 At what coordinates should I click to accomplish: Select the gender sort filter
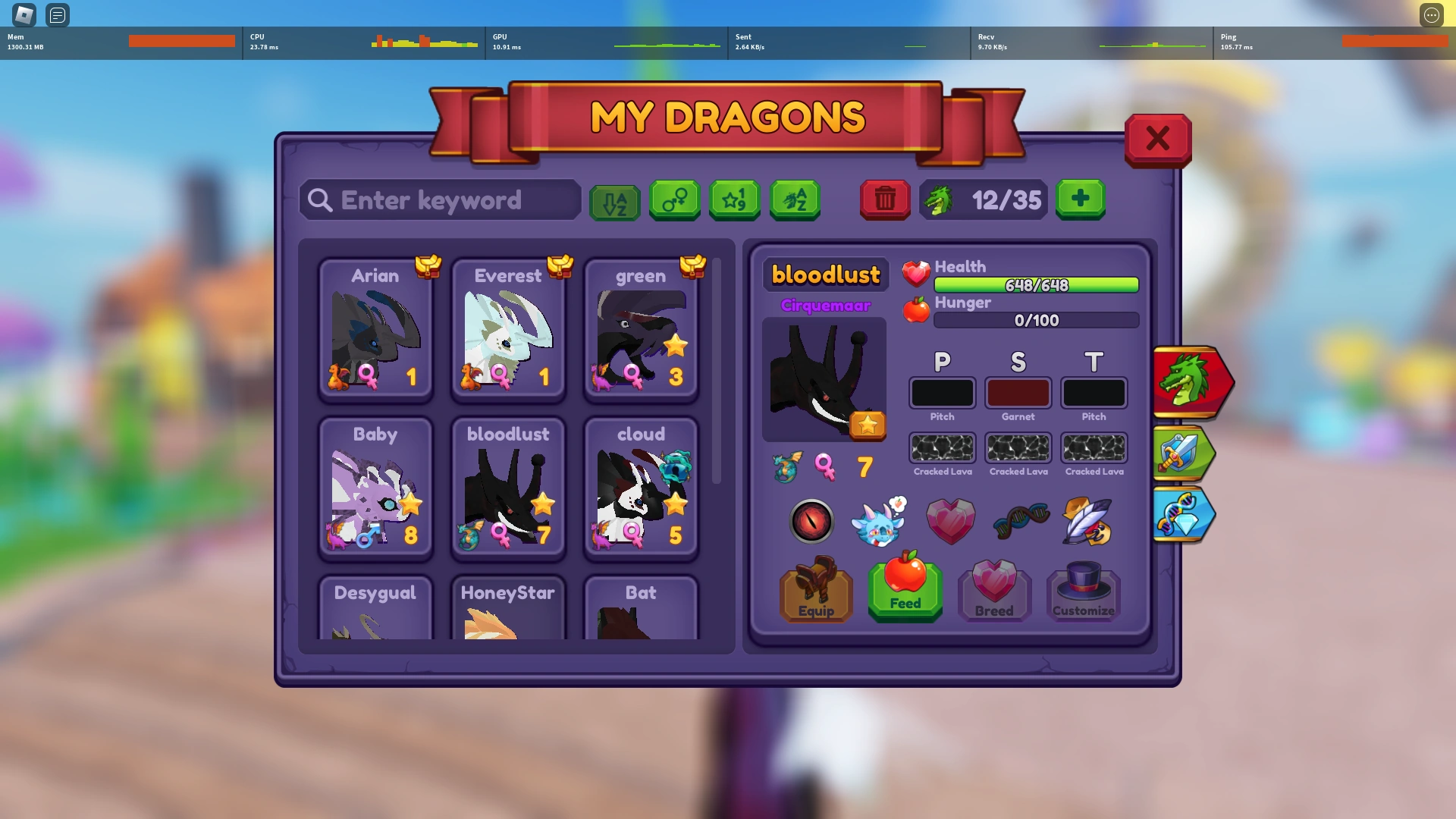(x=675, y=199)
